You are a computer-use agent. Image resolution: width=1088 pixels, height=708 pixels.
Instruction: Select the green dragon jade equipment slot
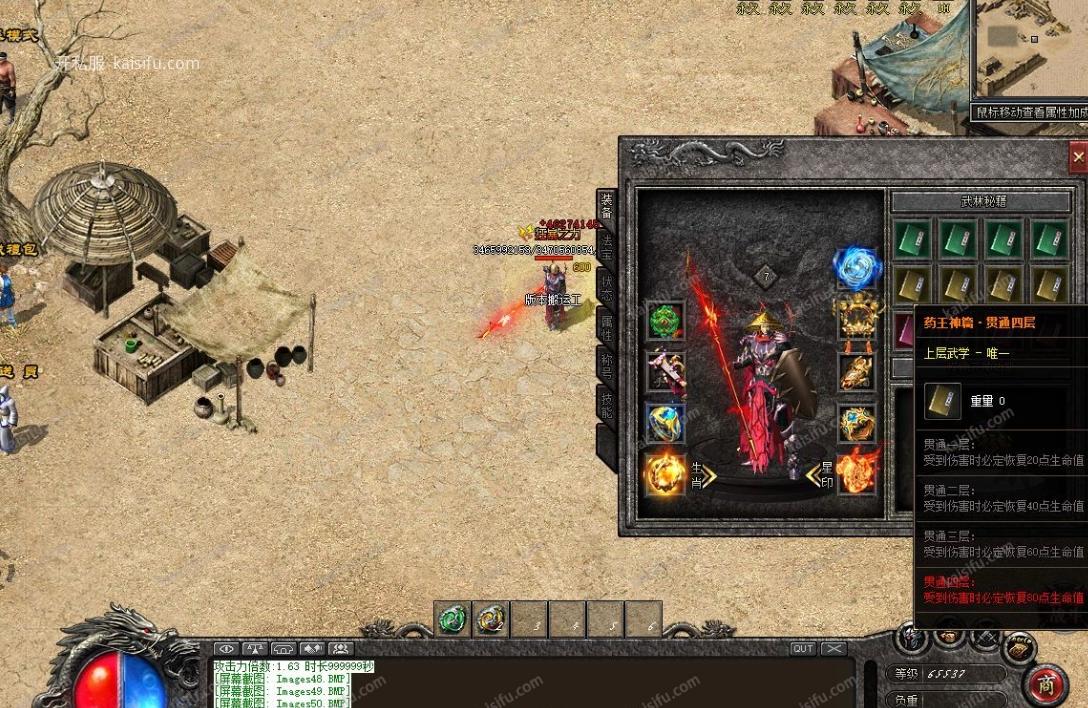click(665, 320)
